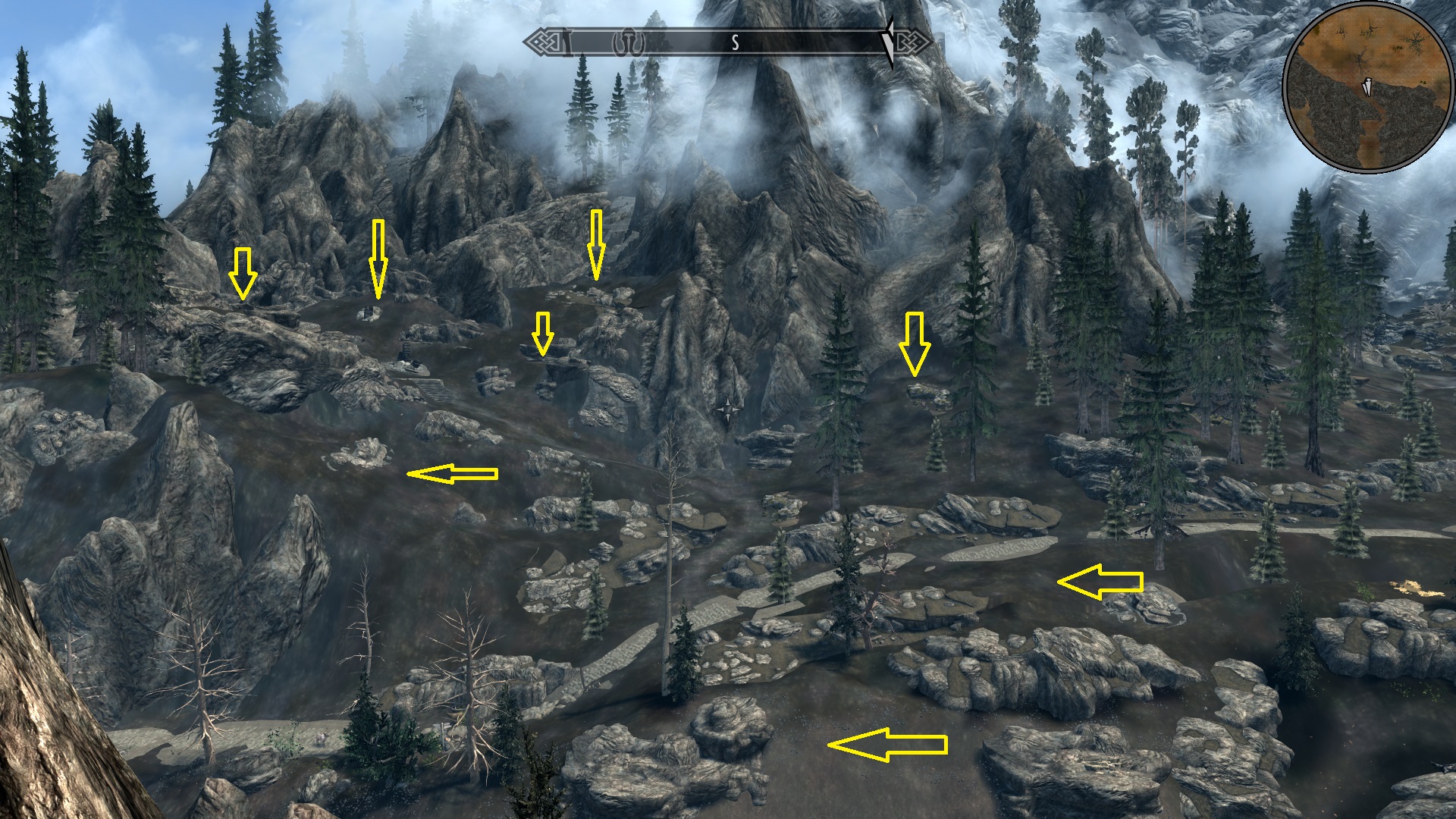Click the white quest pointer at the compass edge
This screenshot has width=1456, height=819.
(x=889, y=42)
